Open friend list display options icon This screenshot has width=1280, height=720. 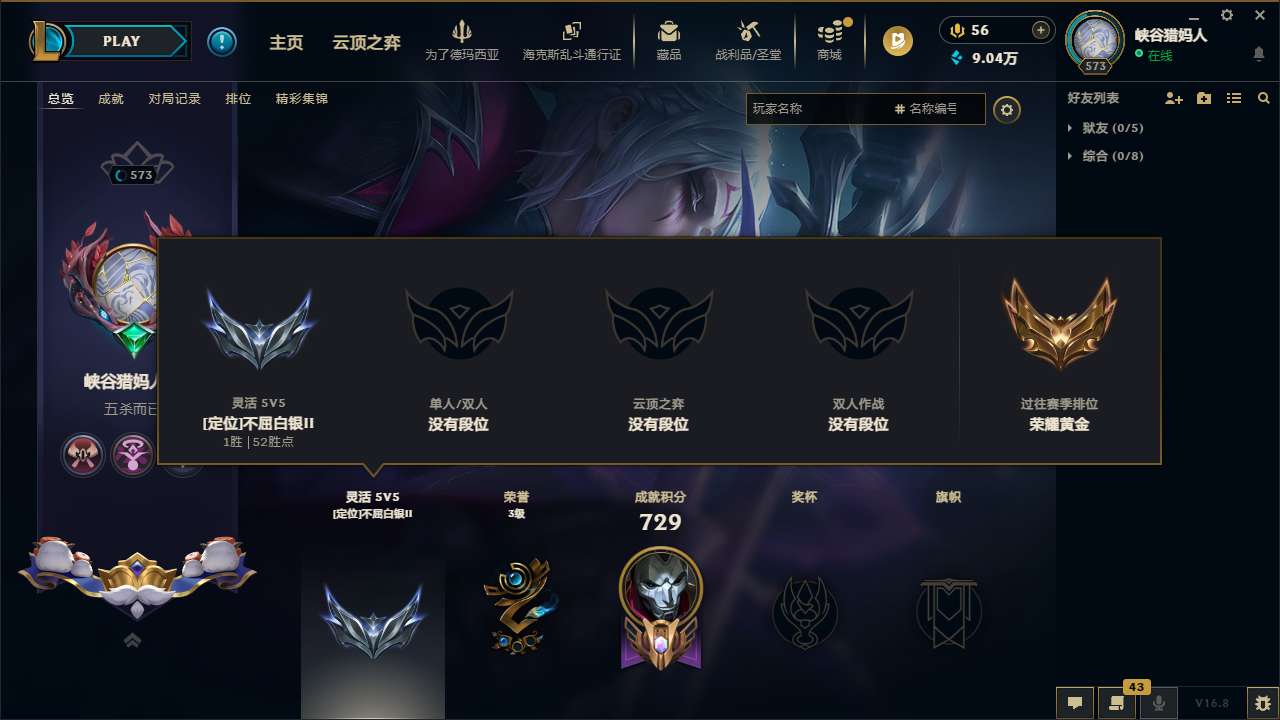coord(1234,98)
